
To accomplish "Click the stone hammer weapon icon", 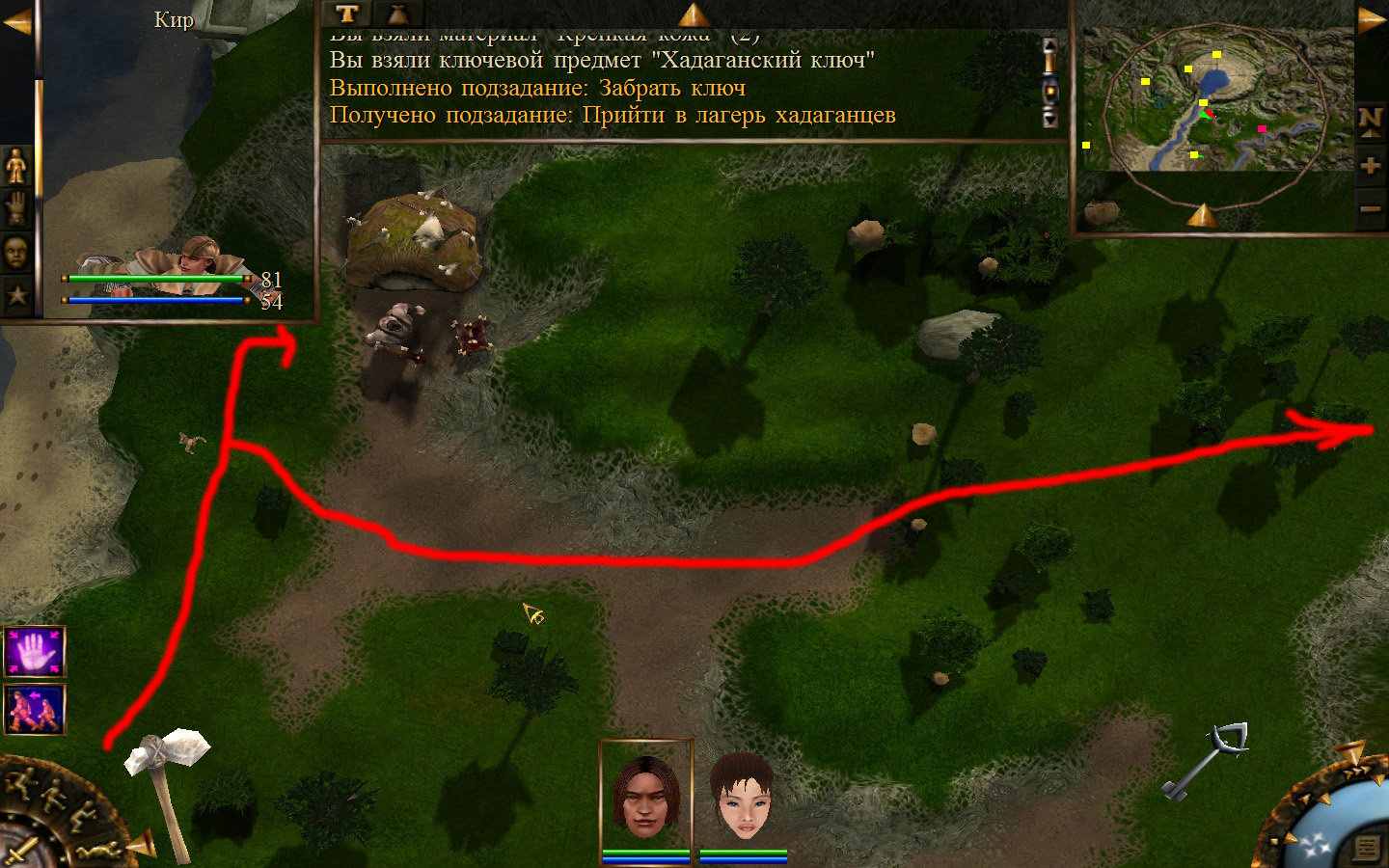I will [x=167, y=786].
